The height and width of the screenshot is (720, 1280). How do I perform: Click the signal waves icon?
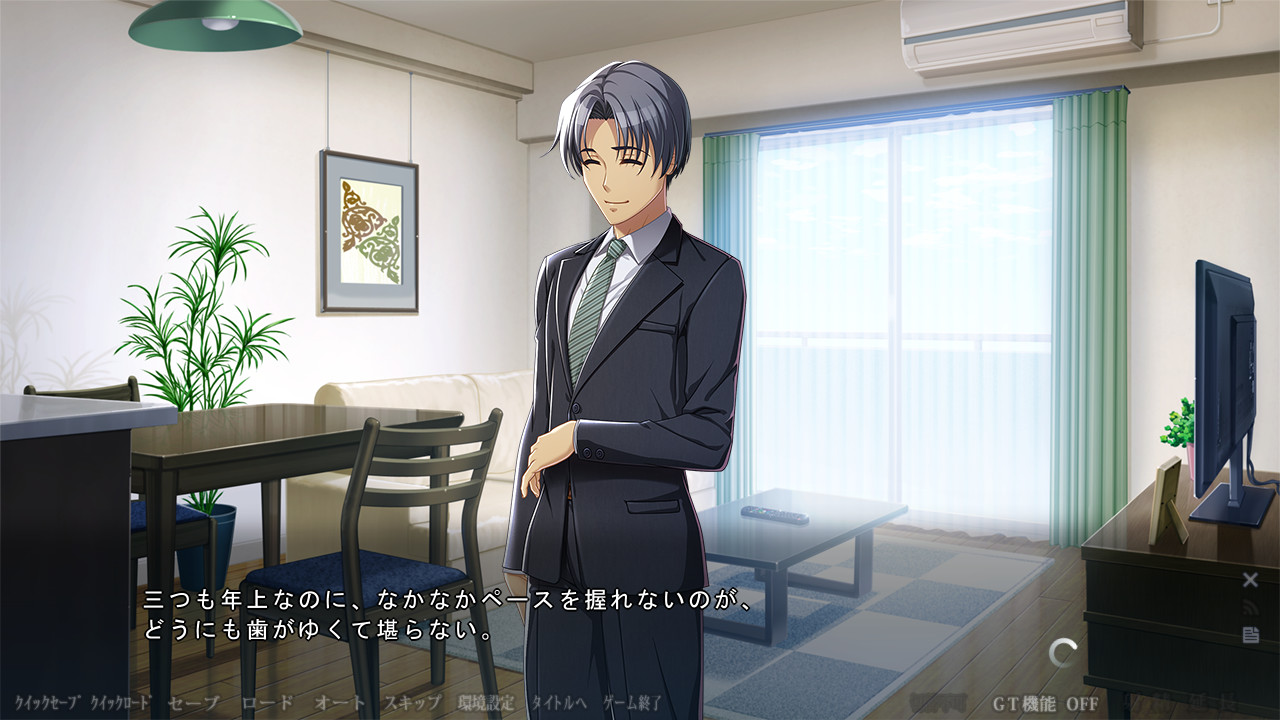[1250, 607]
